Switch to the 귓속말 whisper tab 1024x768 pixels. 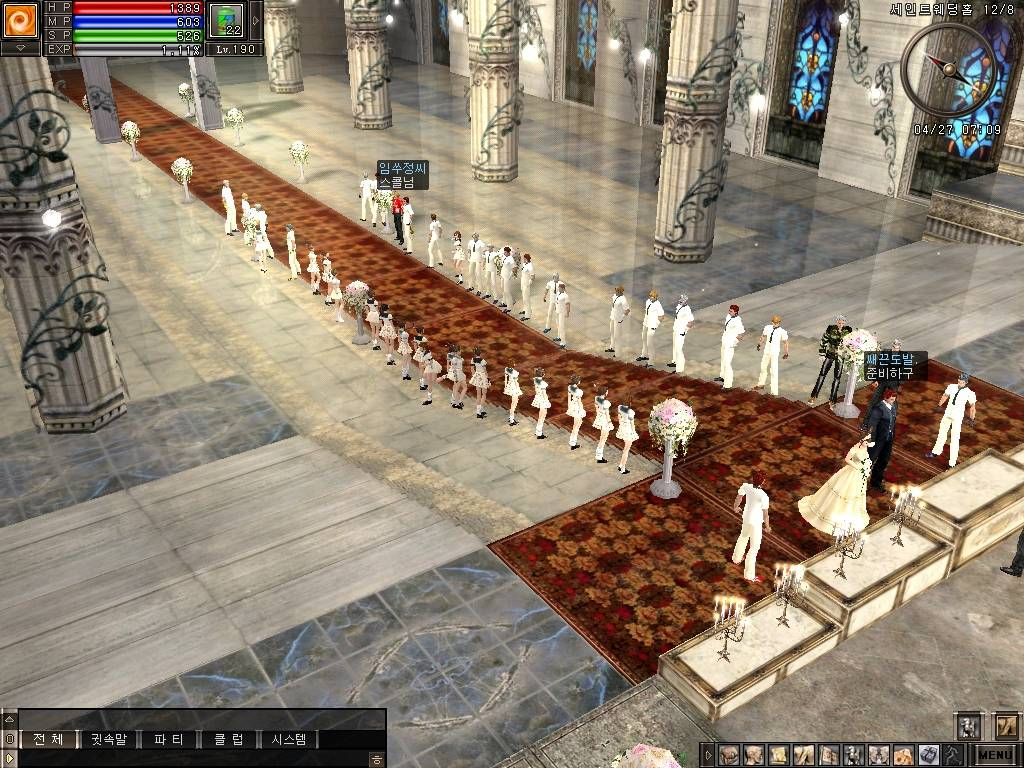point(109,740)
